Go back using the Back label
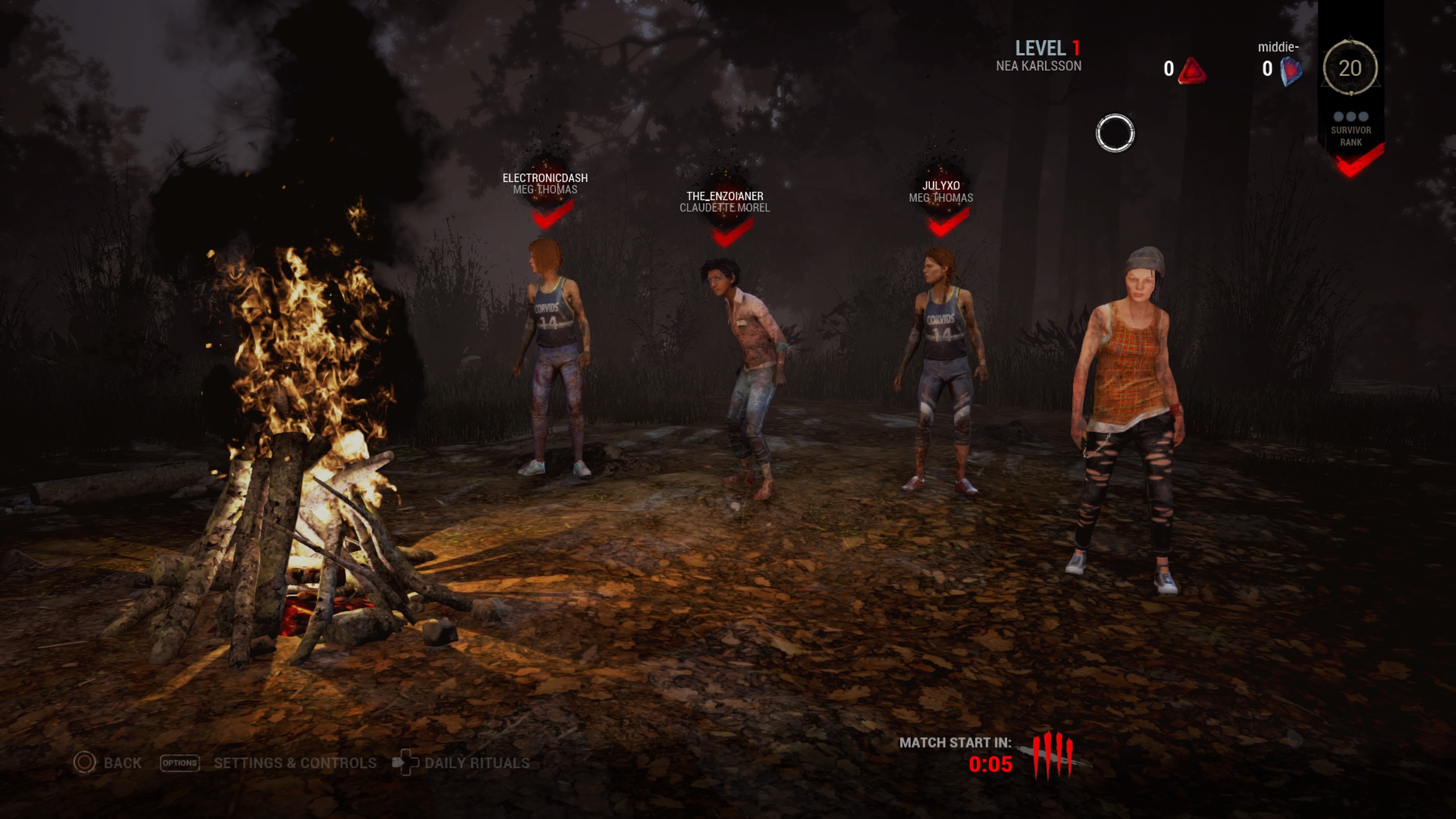 [121, 763]
